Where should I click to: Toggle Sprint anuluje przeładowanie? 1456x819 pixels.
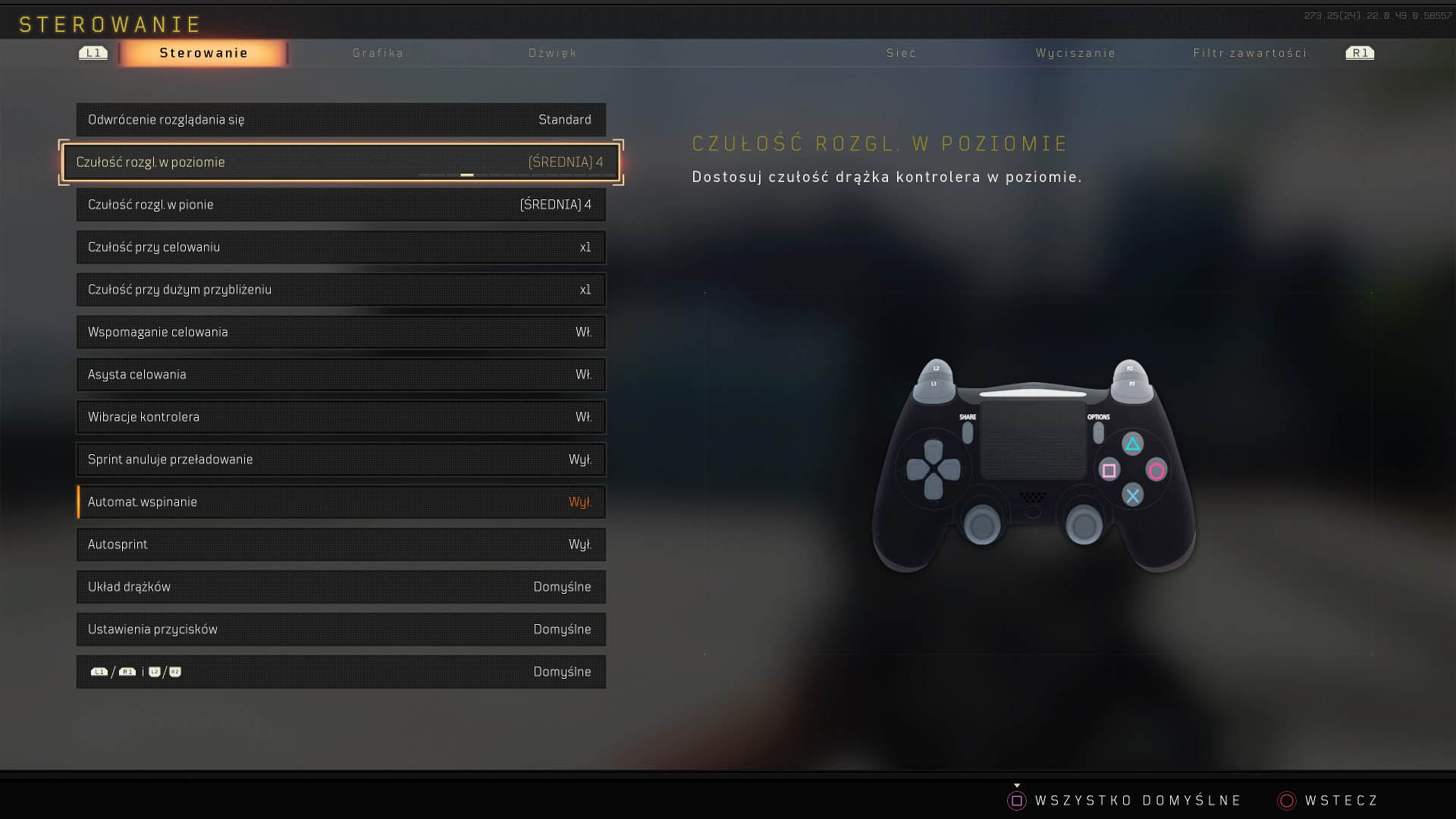tap(340, 460)
